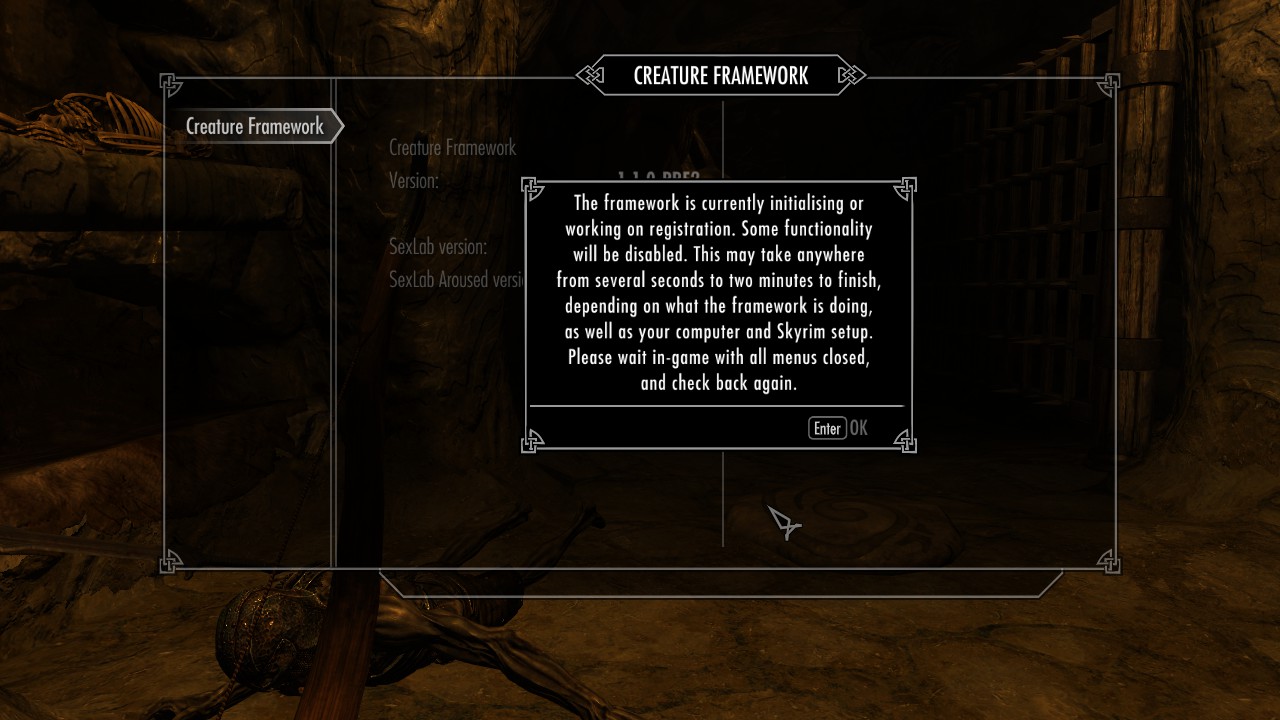
Task: Click the top-left corner knot of the menu frame
Action: pyautogui.click(x=170, y=82)
